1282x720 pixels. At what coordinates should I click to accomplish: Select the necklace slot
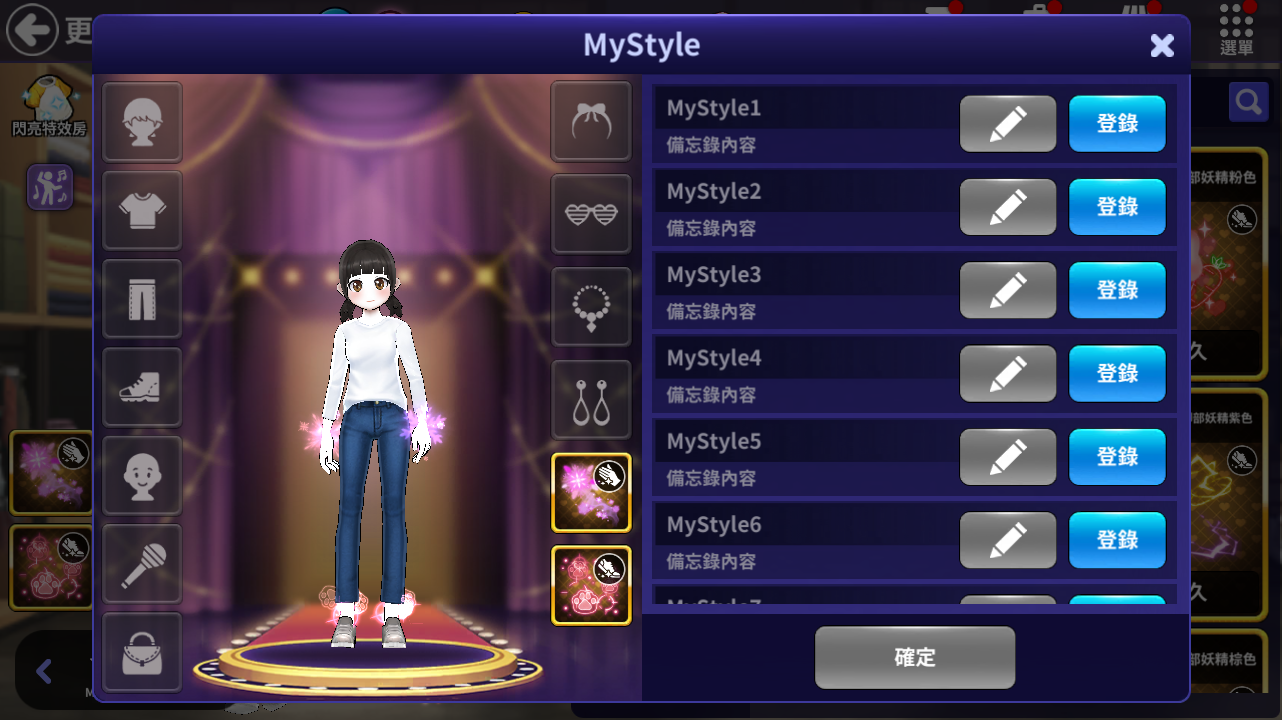[591, 307]
